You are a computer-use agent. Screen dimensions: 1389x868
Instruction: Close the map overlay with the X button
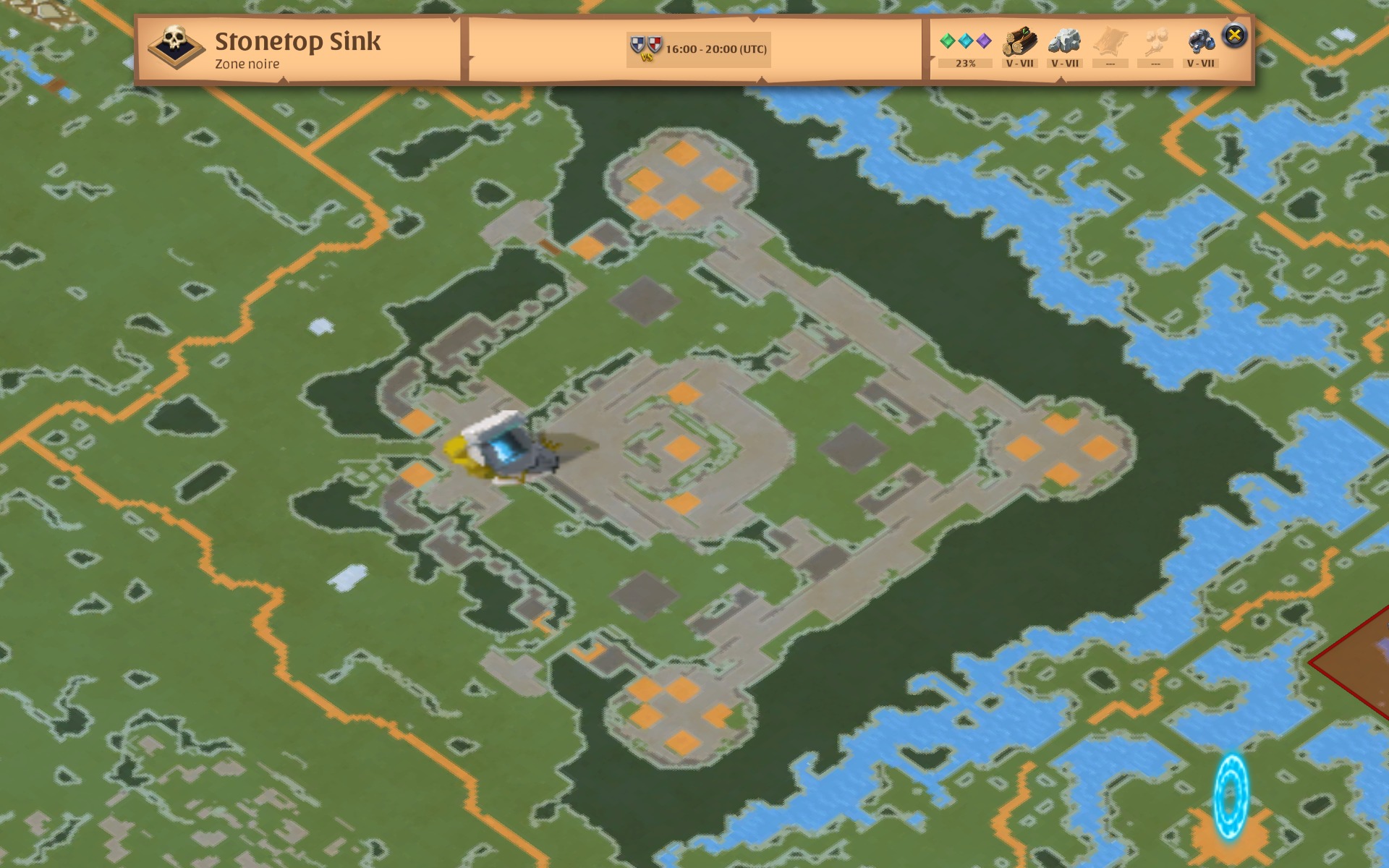click(1235, 33)
